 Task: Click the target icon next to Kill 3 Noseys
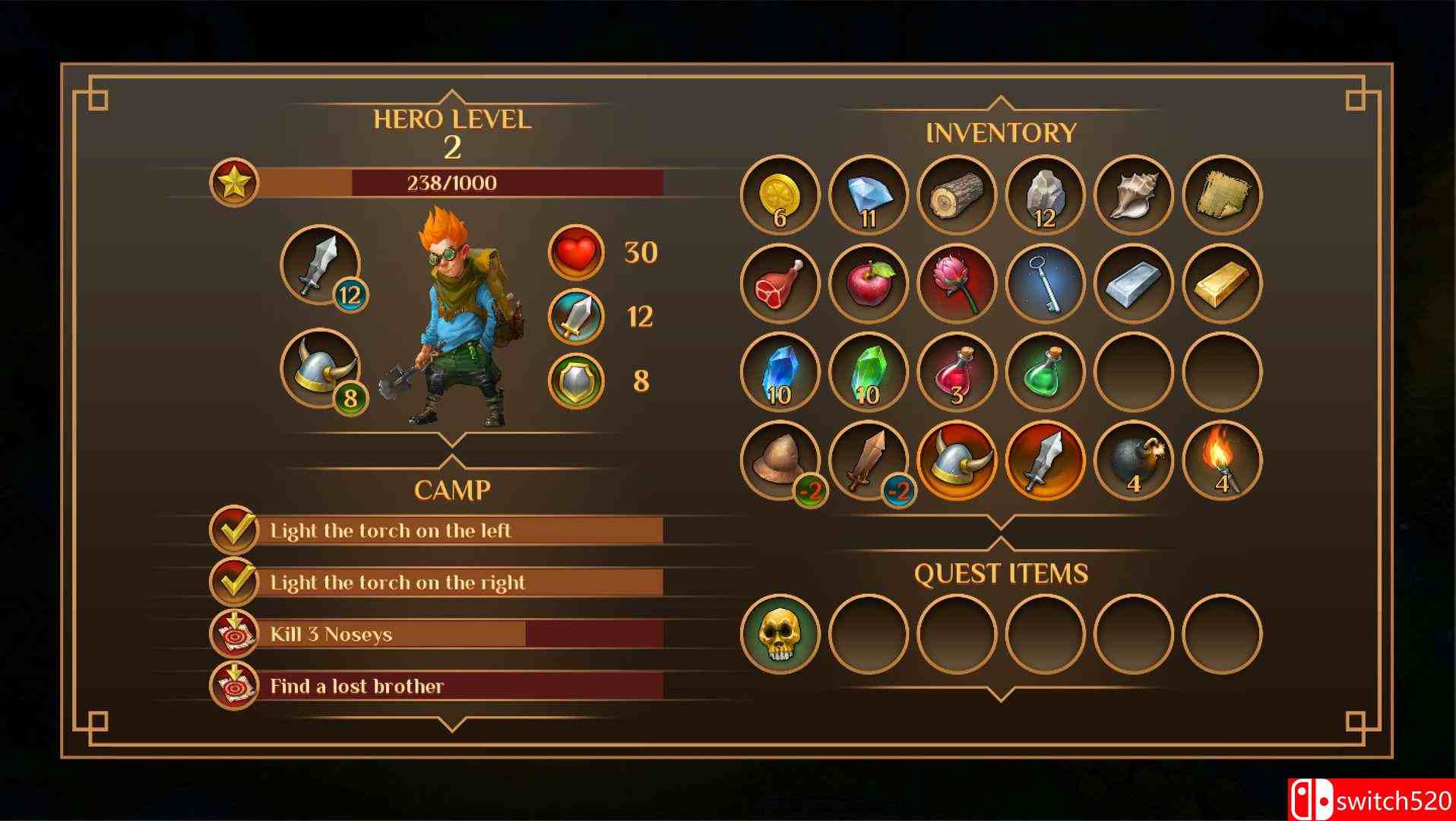tap(233, 634)
